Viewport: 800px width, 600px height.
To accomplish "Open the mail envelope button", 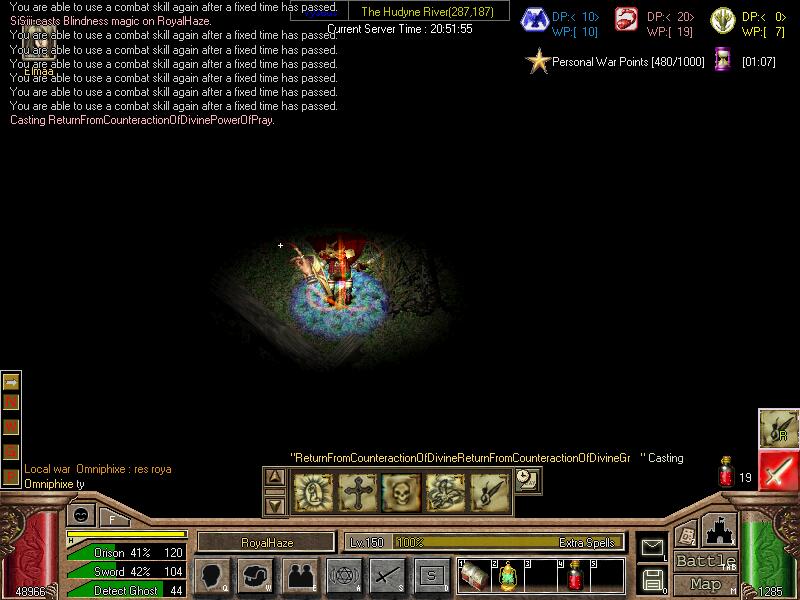I will [x=653, y=548].
